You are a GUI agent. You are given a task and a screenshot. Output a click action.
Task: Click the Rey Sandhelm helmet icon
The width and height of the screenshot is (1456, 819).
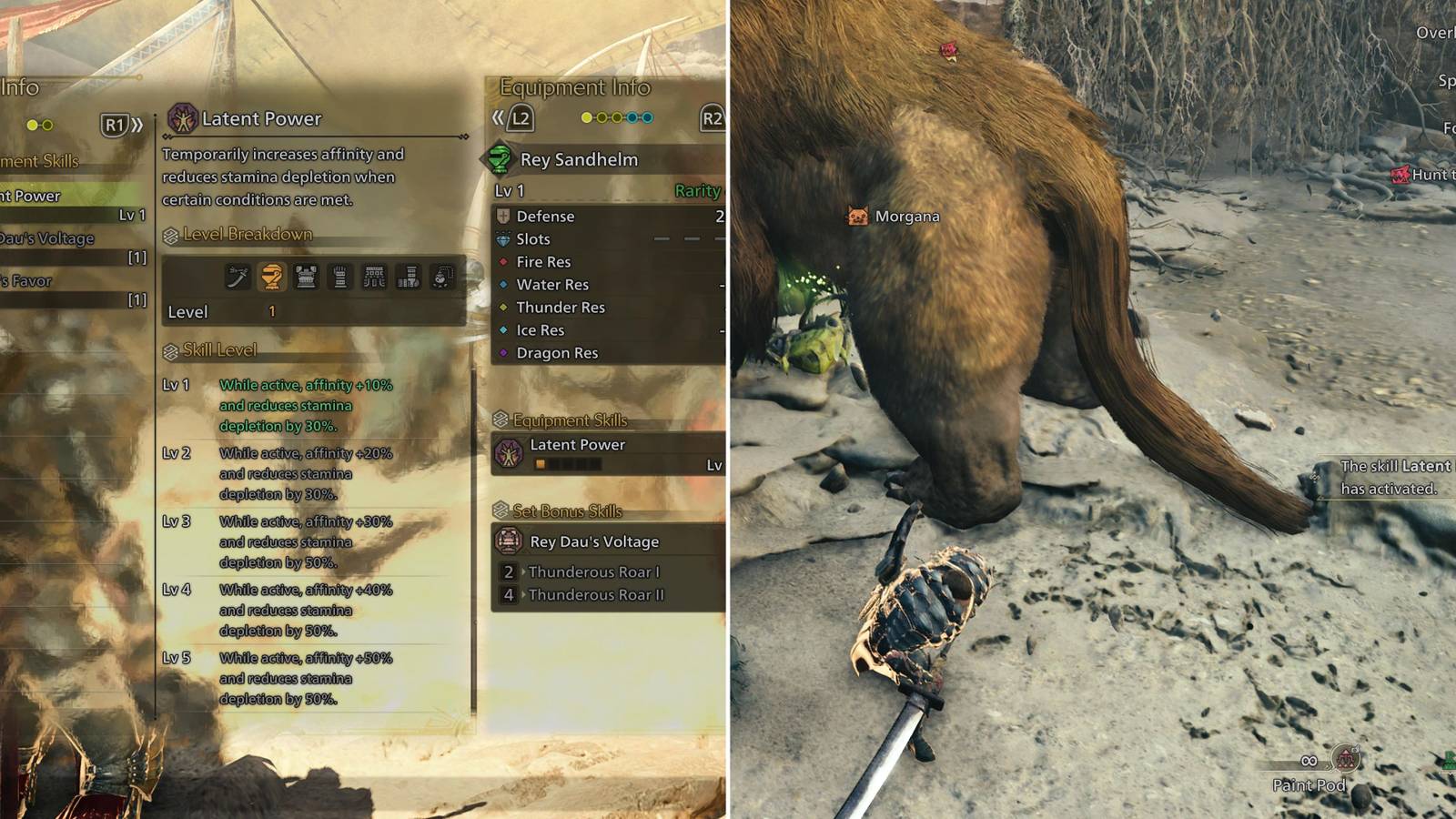tap(500, 157)
